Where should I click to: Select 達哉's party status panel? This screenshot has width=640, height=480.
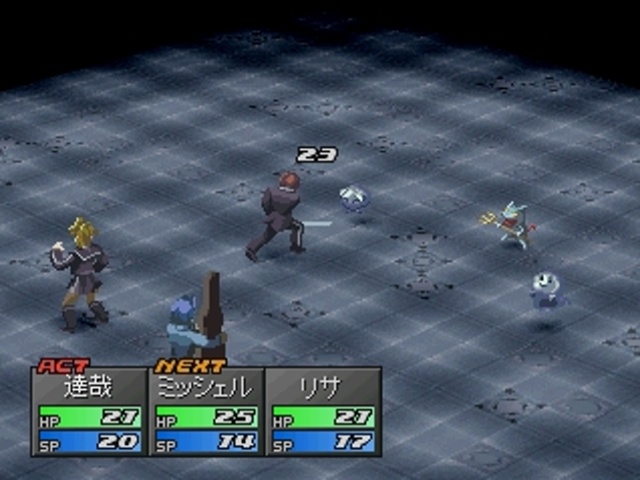pyautogui.click(x=89, y=411)
